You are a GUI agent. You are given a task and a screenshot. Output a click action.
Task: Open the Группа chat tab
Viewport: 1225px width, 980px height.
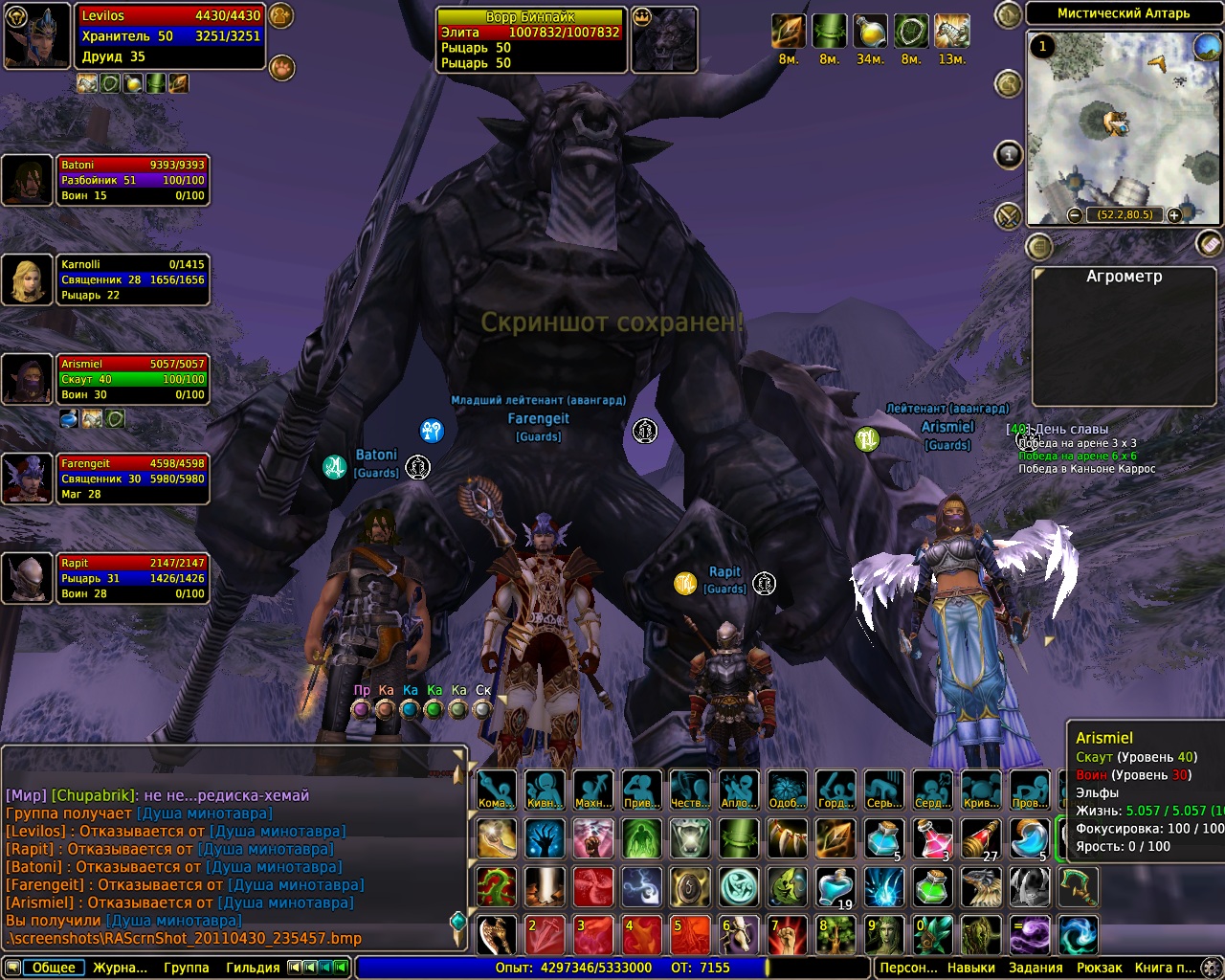tap(186, 968)
